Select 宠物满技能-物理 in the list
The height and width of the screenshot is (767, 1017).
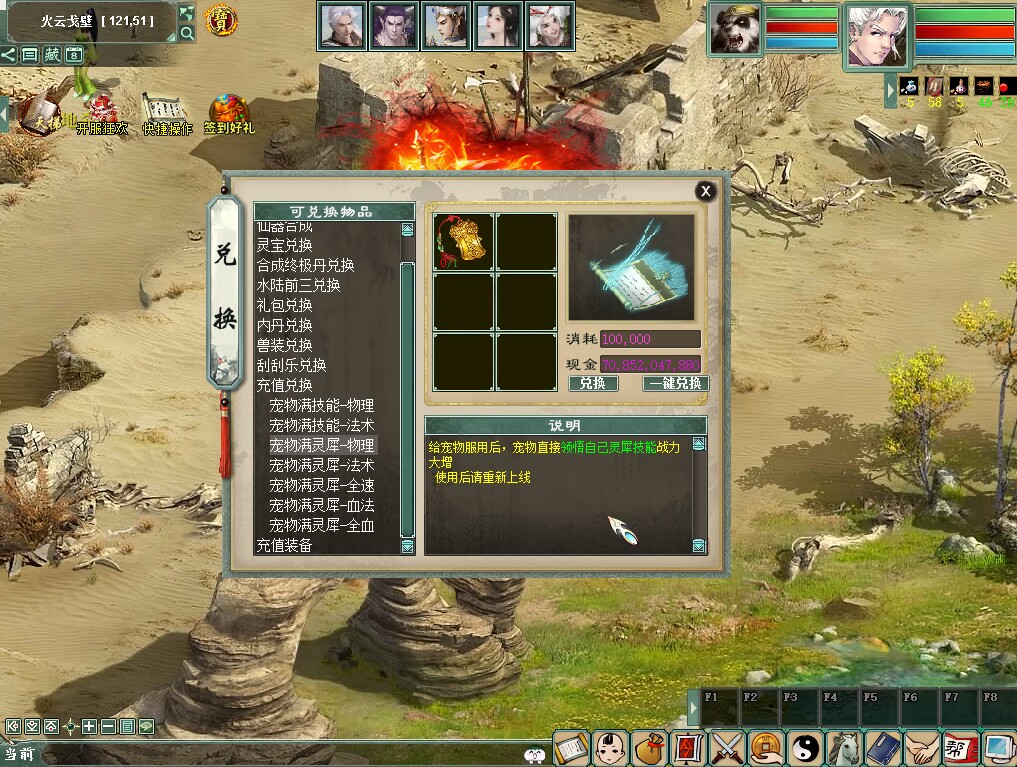[x=321, y=405]
